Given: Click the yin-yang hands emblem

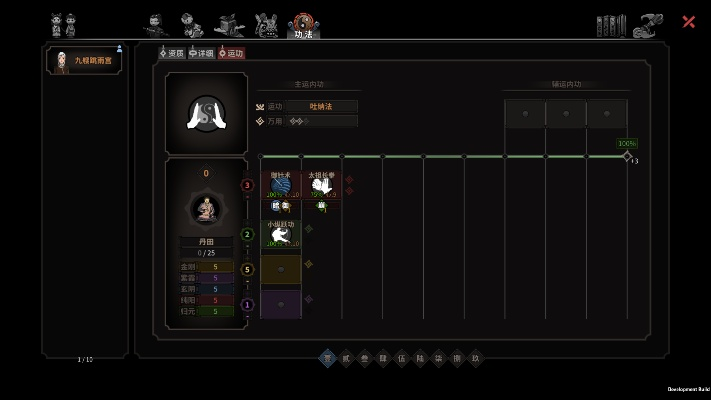Looking at the screenshot, I should click(206, 113).
